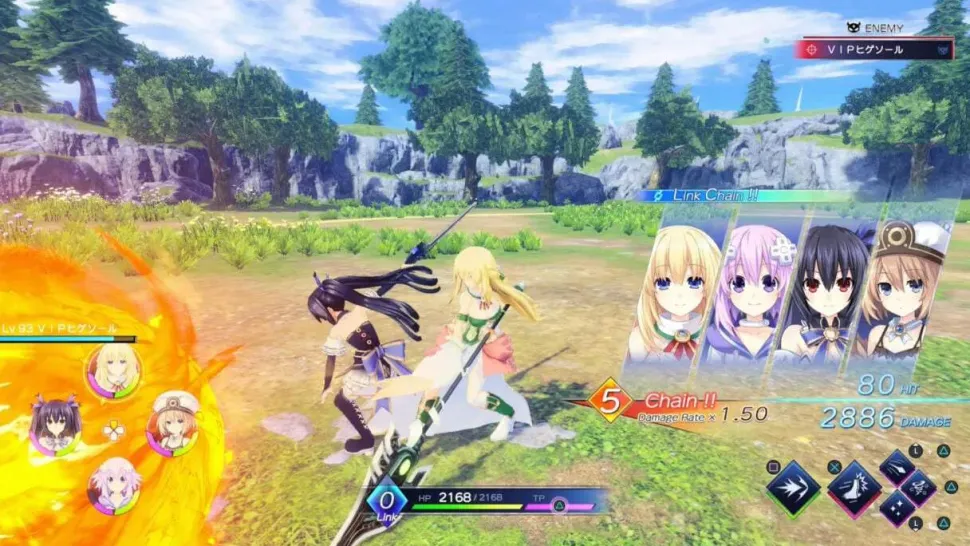The height and width of the screenshot is (546, 970).
Task: Click the blue Link counter hexagon
Action: coord(385,500)
